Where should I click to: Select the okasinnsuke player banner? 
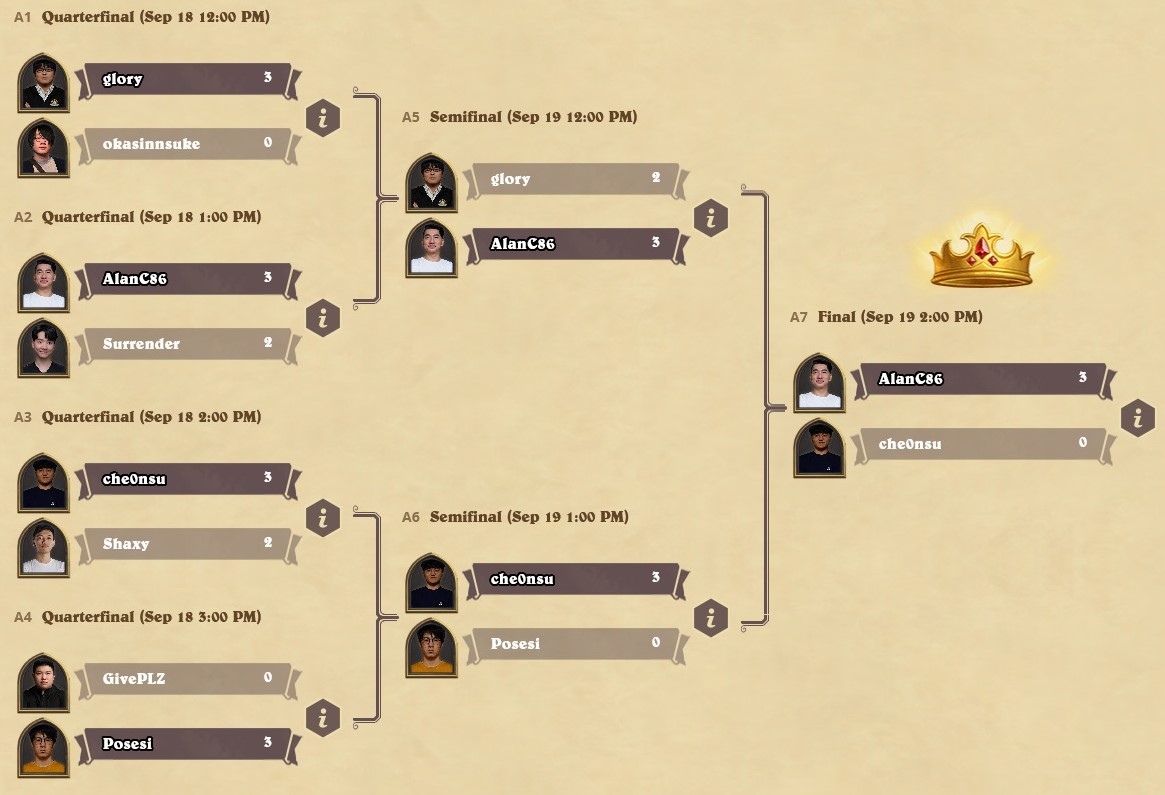tap(185, 144)
